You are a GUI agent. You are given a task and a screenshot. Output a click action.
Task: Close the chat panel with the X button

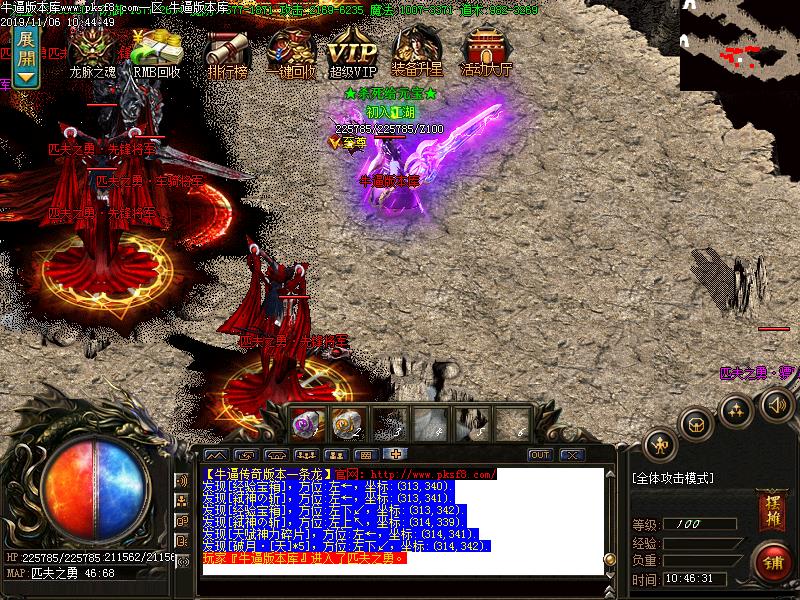(571, 455)
